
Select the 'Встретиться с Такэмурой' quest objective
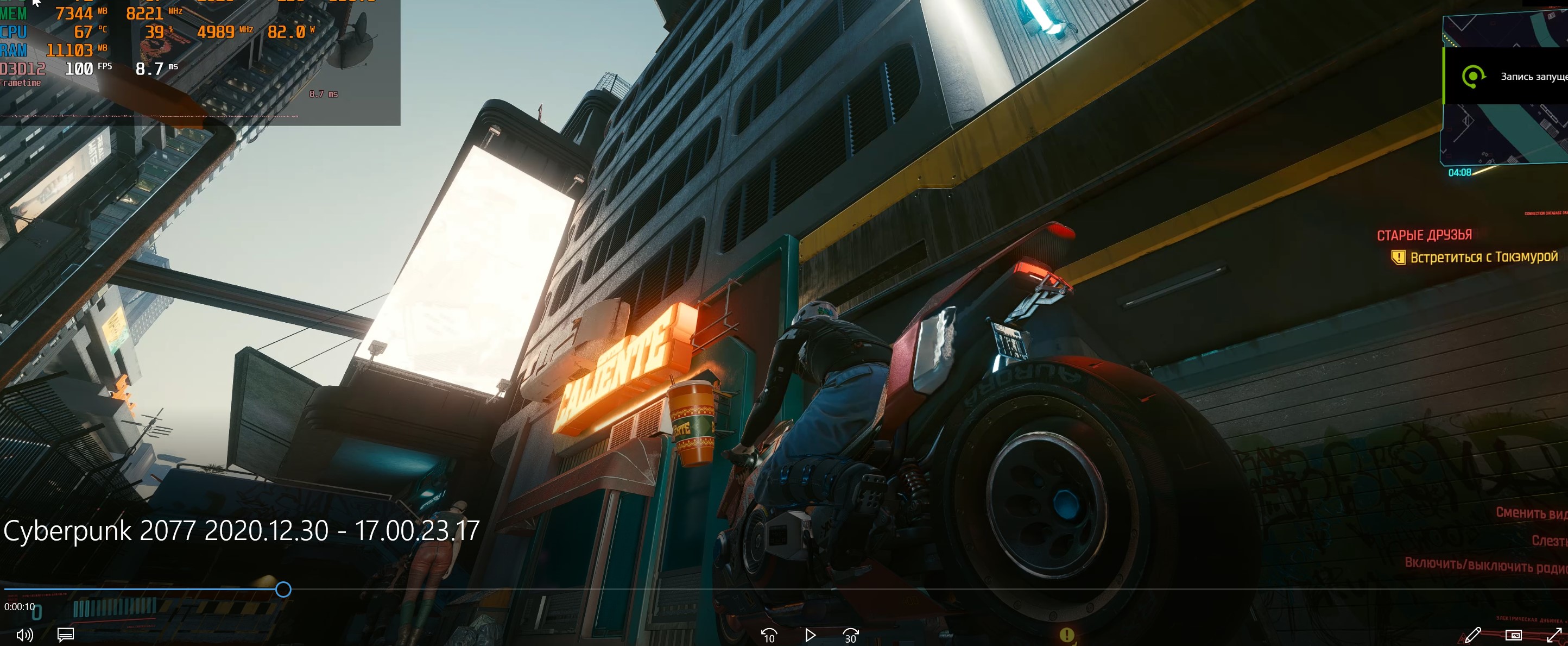(1483, 257)
